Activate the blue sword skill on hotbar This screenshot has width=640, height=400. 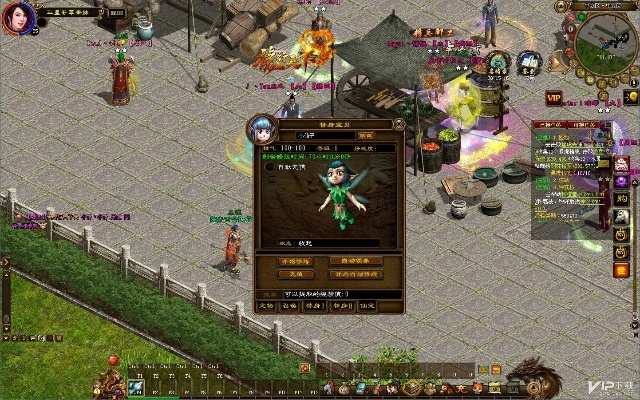(136, 387)
